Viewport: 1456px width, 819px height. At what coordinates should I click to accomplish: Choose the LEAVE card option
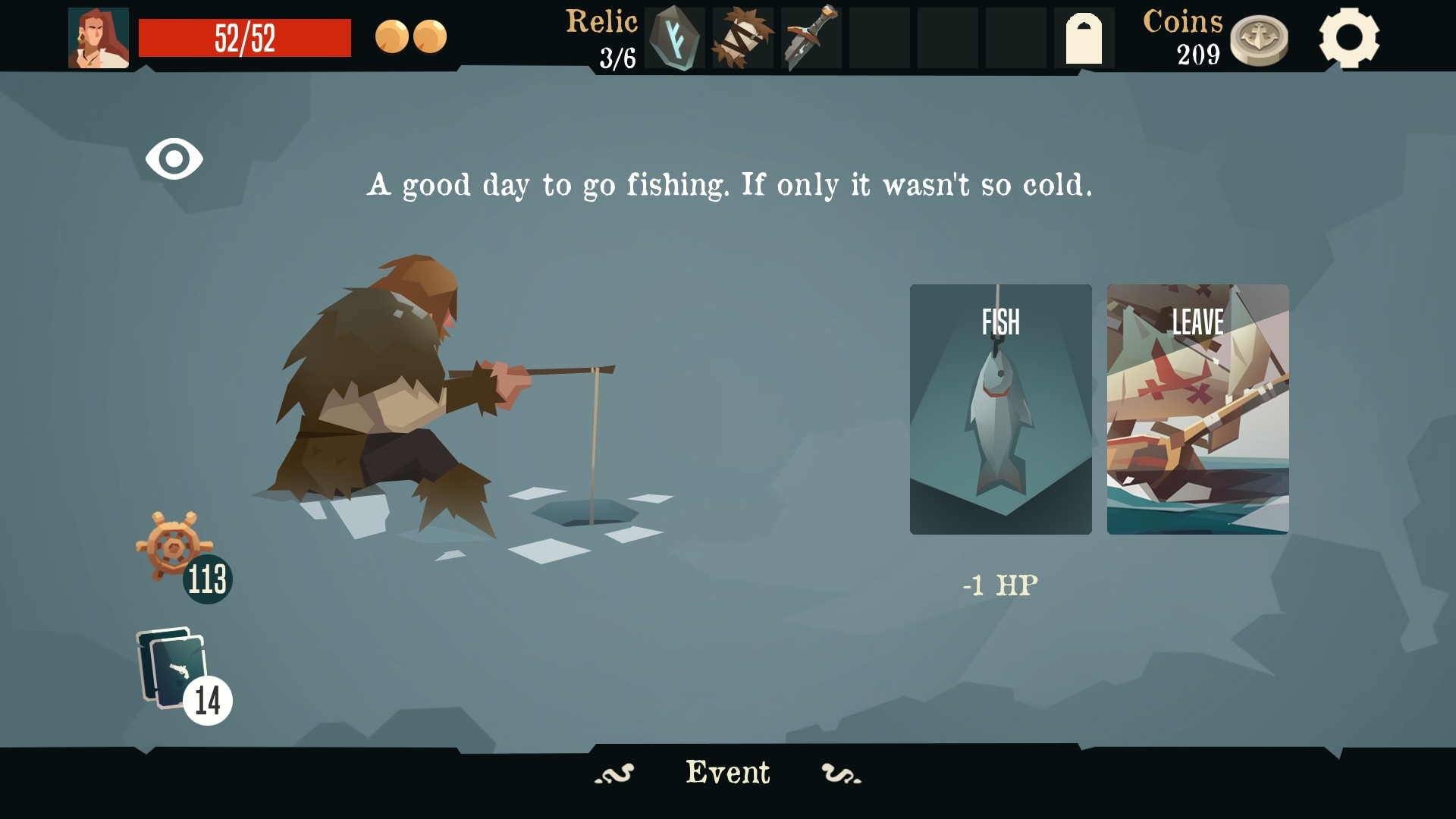1197,409
